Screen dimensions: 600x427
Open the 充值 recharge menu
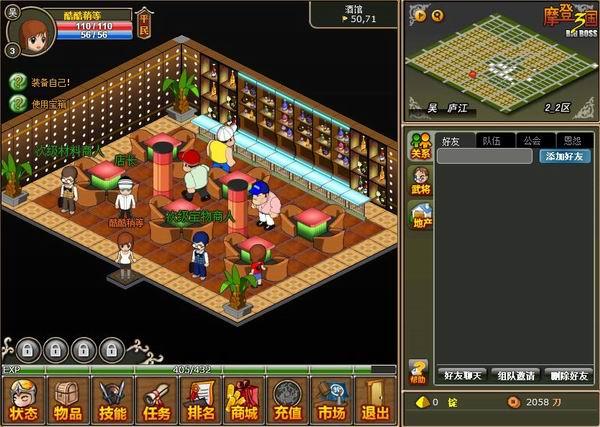(288, 401)
